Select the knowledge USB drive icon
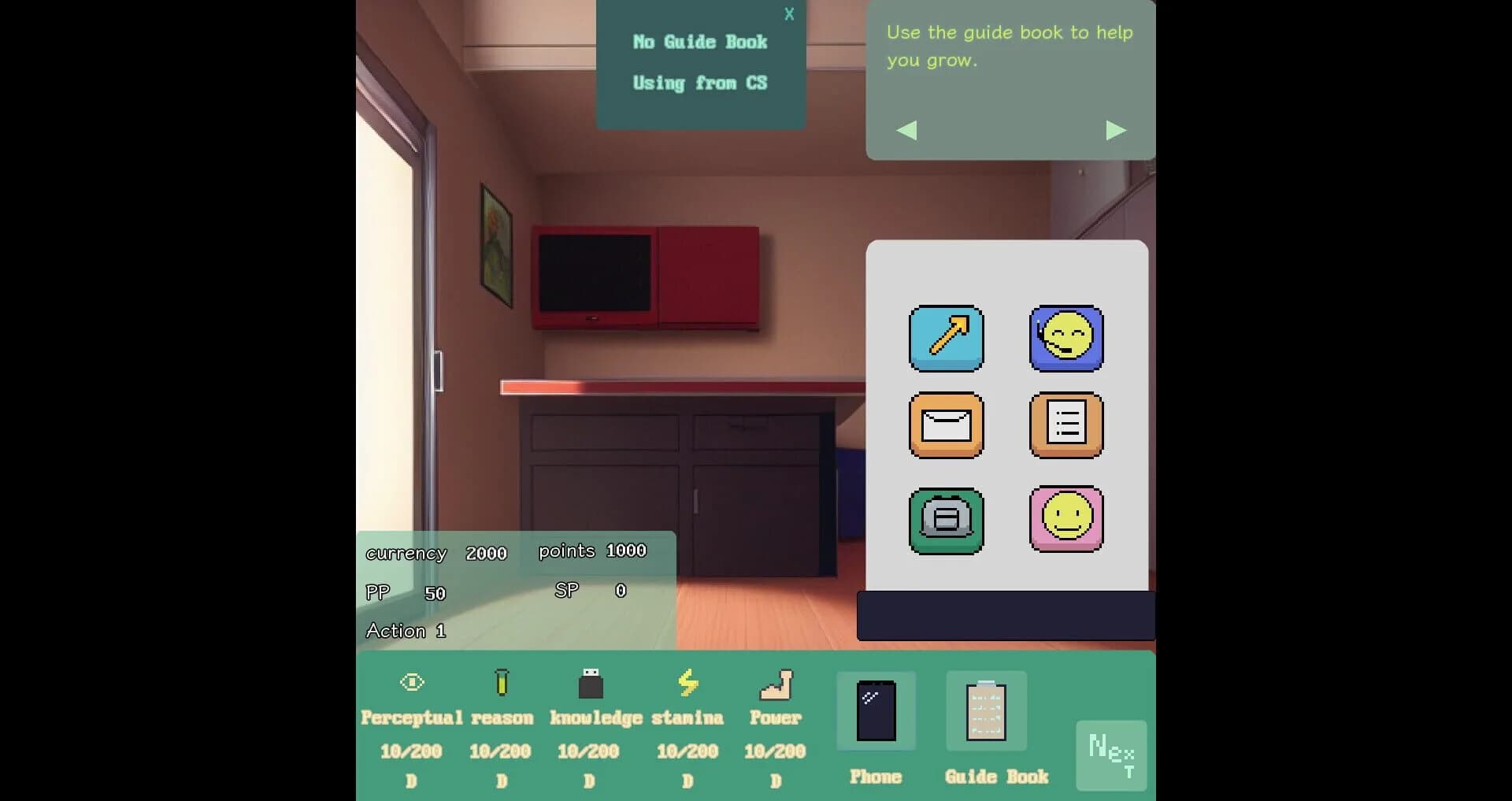Screen dimensions: 1512x801 (589, 682)
